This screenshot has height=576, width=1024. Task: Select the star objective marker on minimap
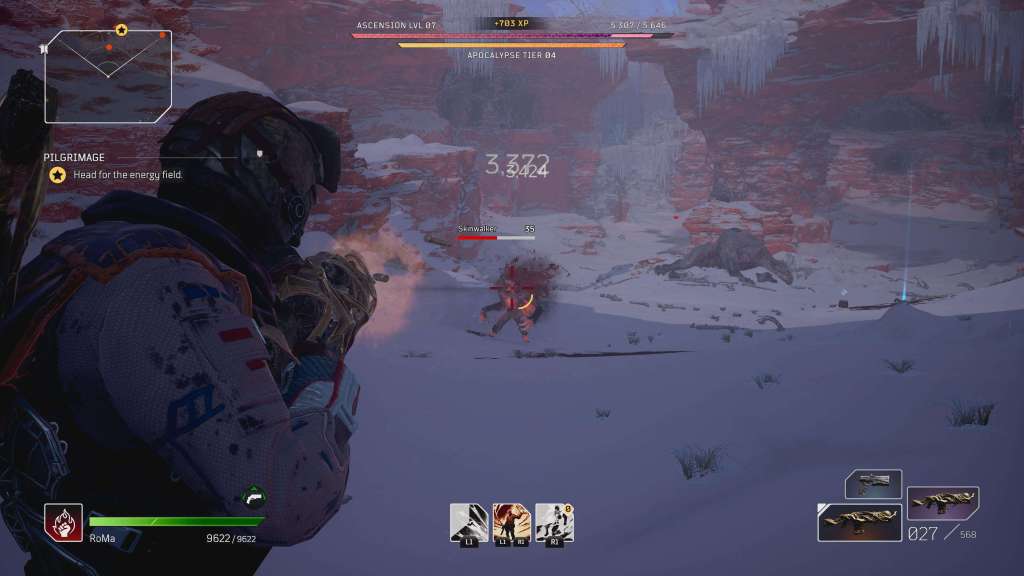(x=121, y=31)
